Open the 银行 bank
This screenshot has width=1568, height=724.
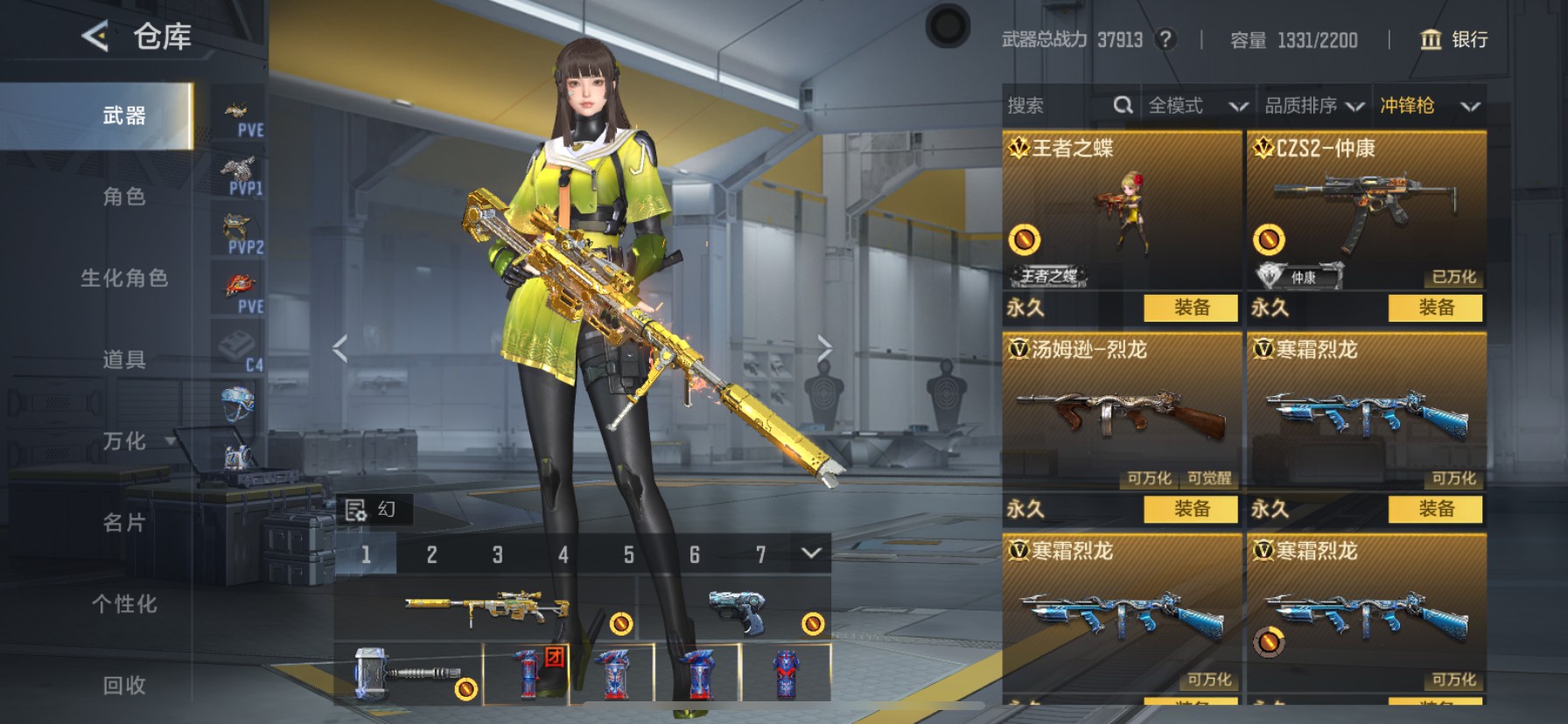tap(1453, 39)
